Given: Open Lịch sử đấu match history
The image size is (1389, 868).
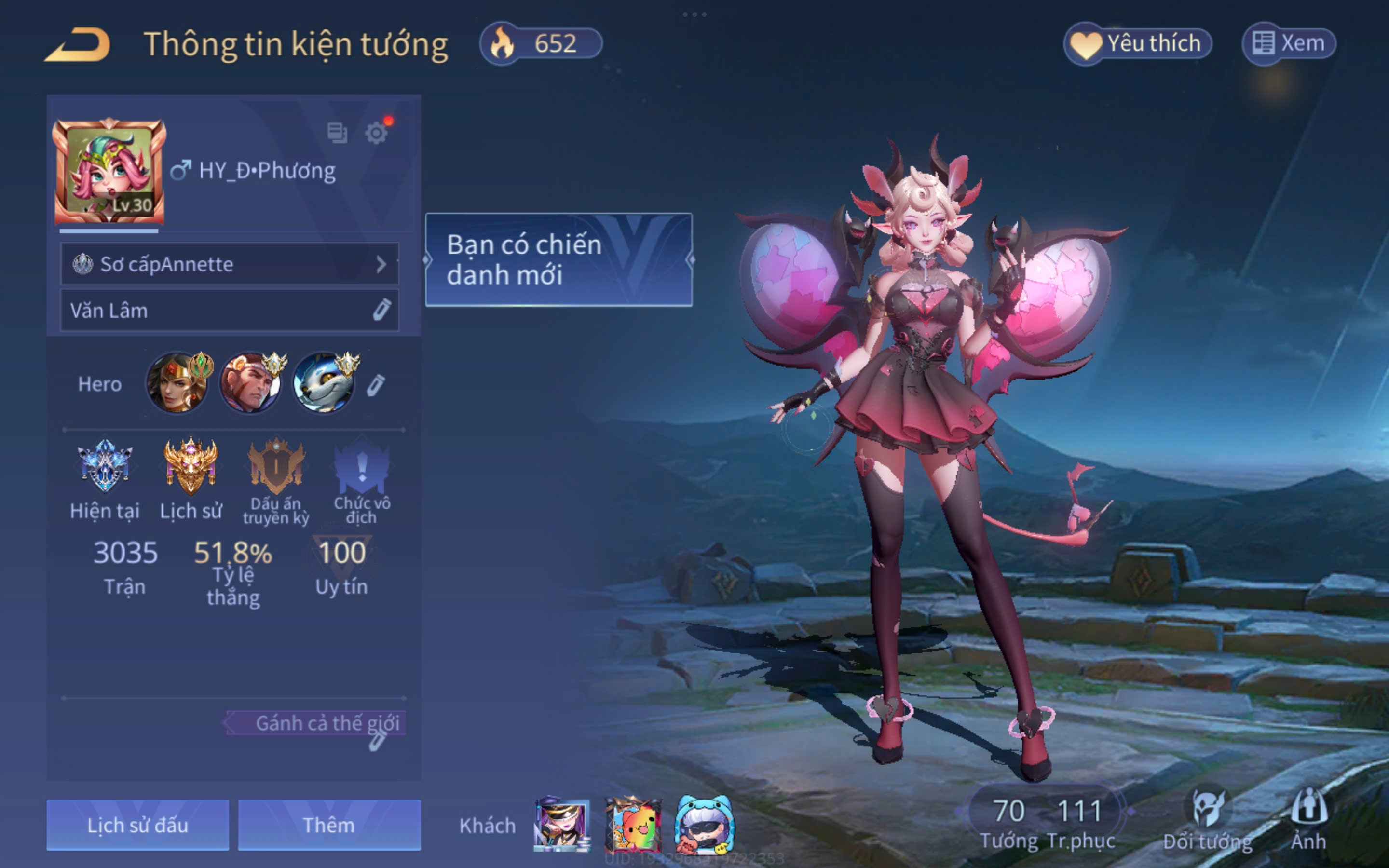Looking at the screenshot, I should pos(138,825).
